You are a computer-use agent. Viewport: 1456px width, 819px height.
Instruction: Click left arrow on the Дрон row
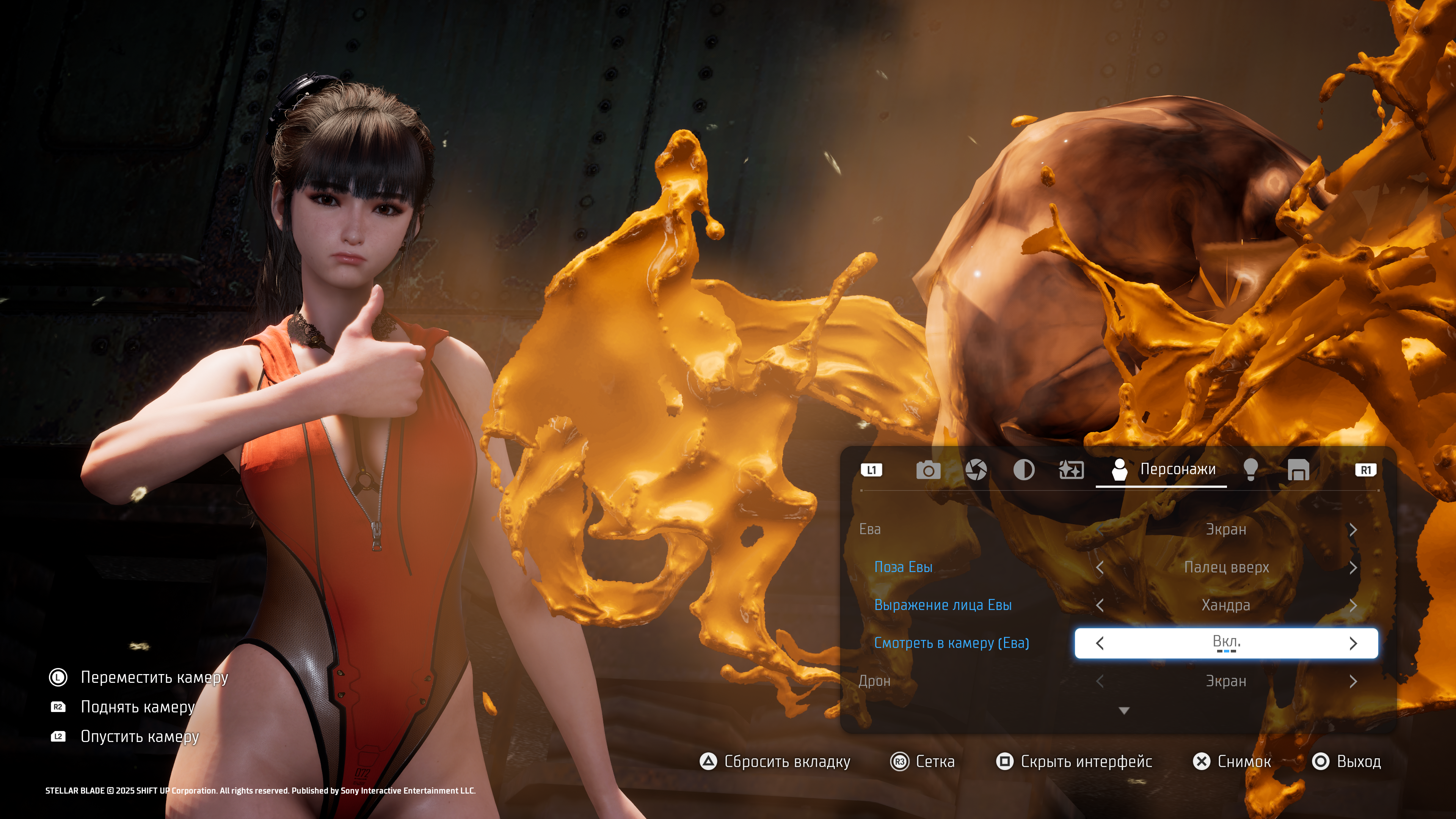[1100, 682]
